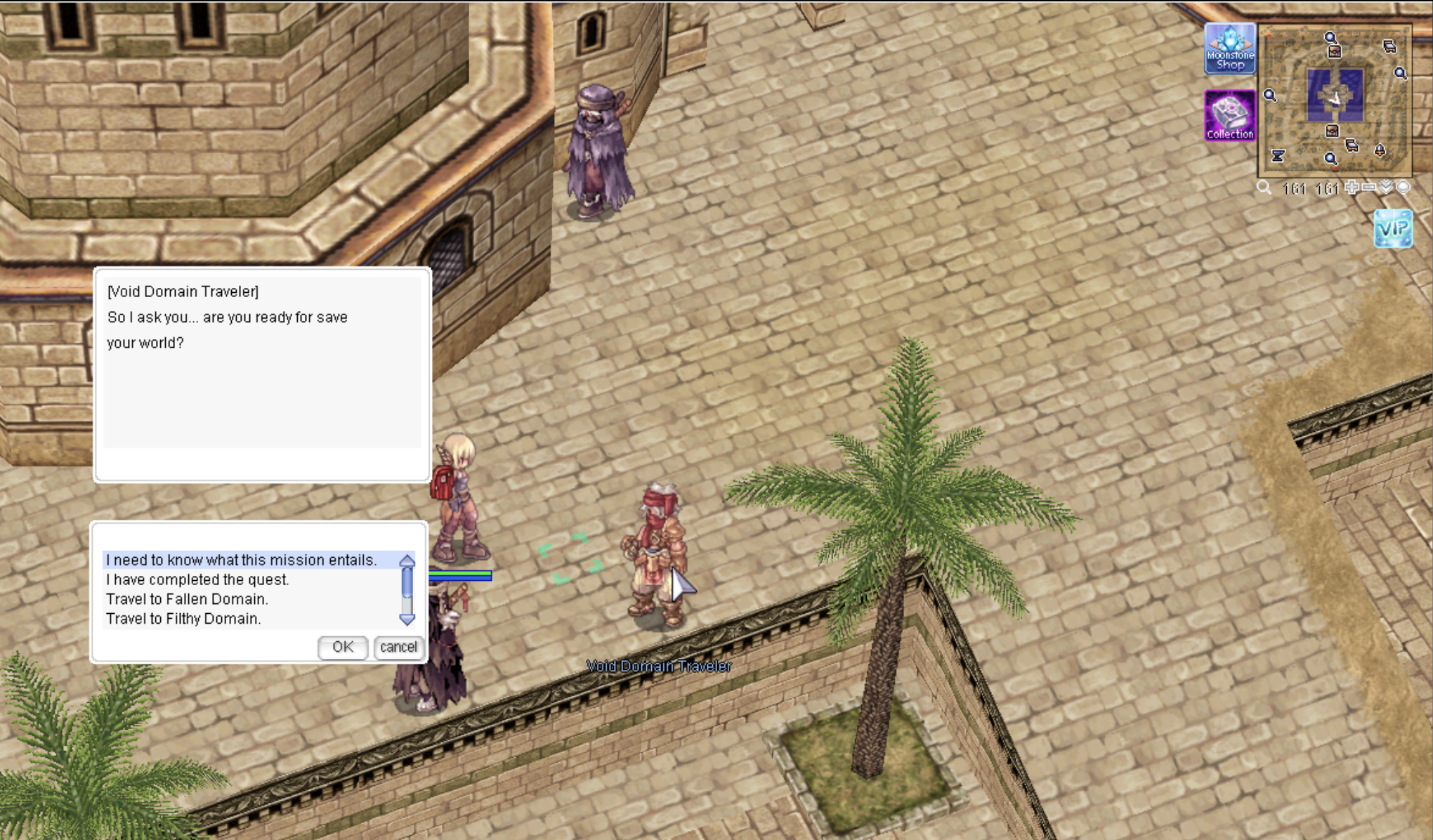
Task: Click the dialogue list's scroll-down arrow
Action: point(407,619)
